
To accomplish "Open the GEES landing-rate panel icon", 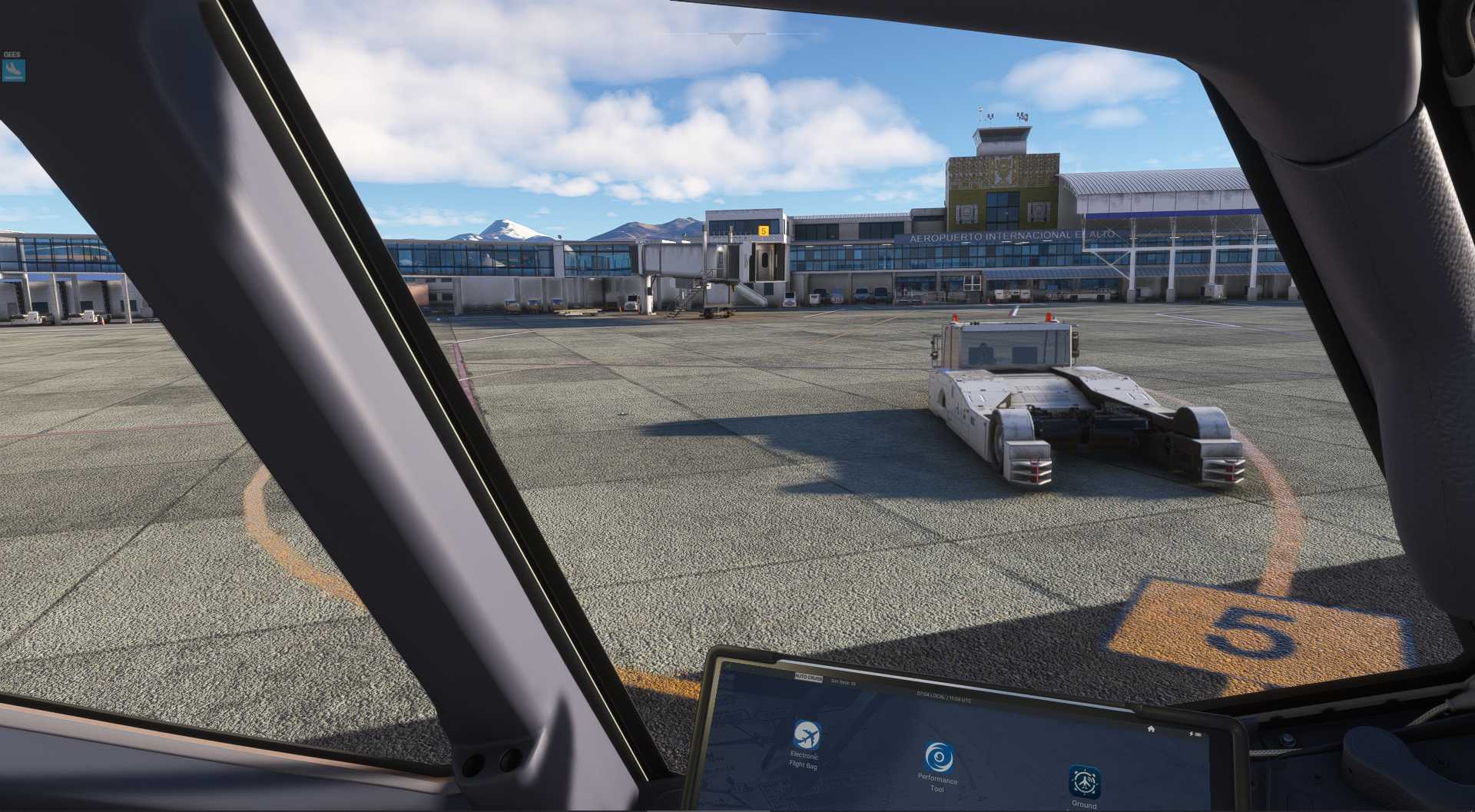I will click(x=14, y=70).
